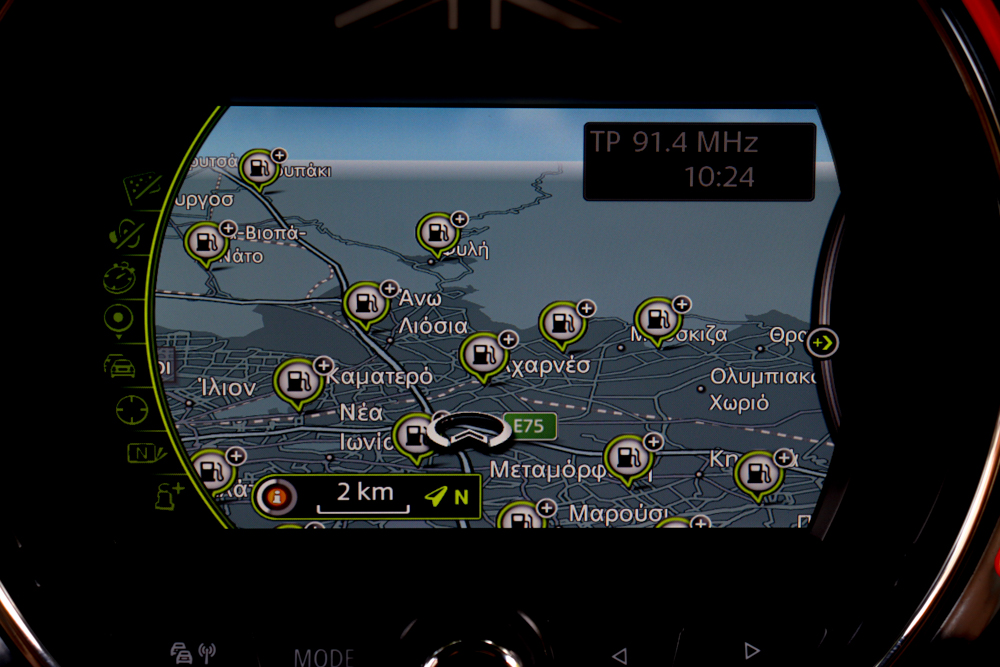This screenshot has width=1000, height=667.
Task: Click the green north arrow compass indicator
Action: click(446, 496)
